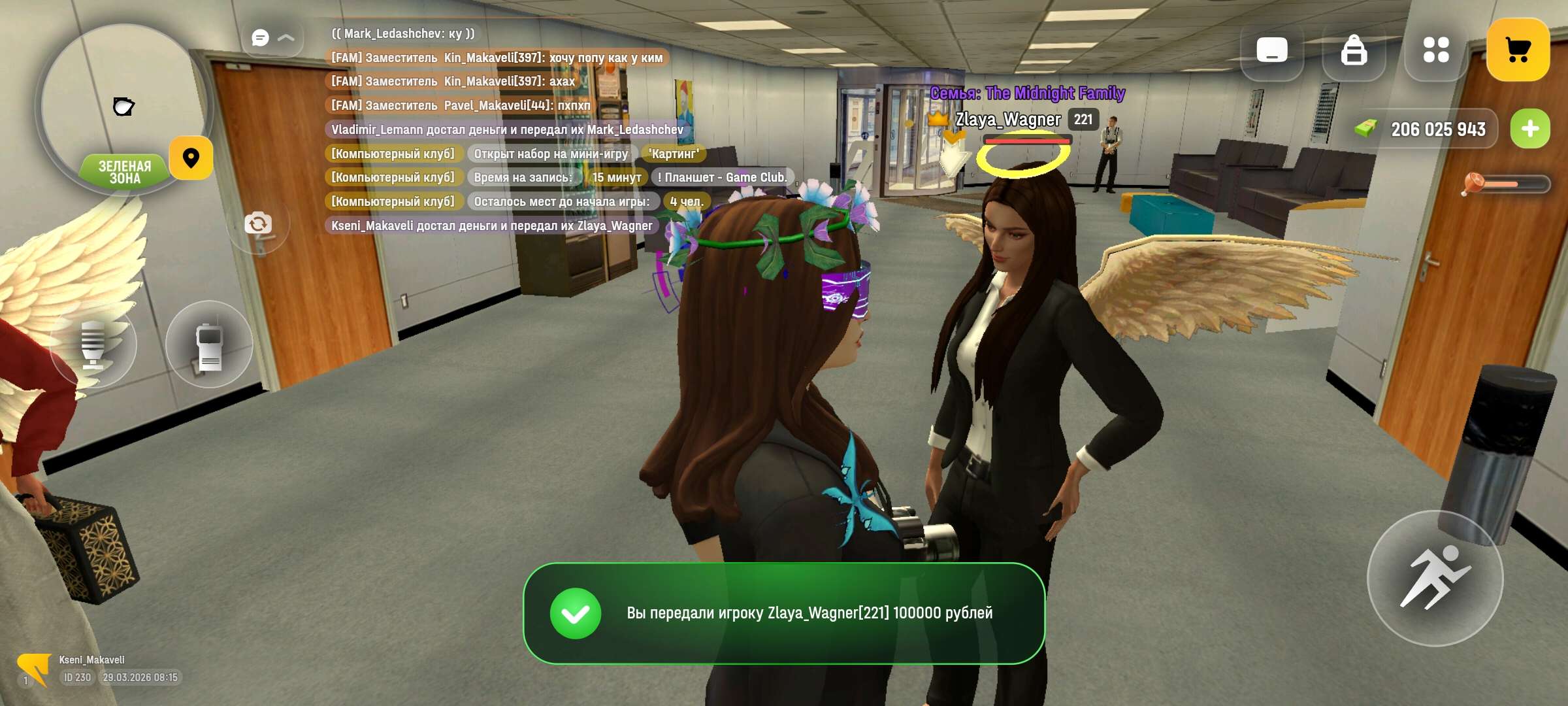The width and height of the screenshot is (1568, 706).
Task: Open the backpack inventory
Action: [1354, 50]
